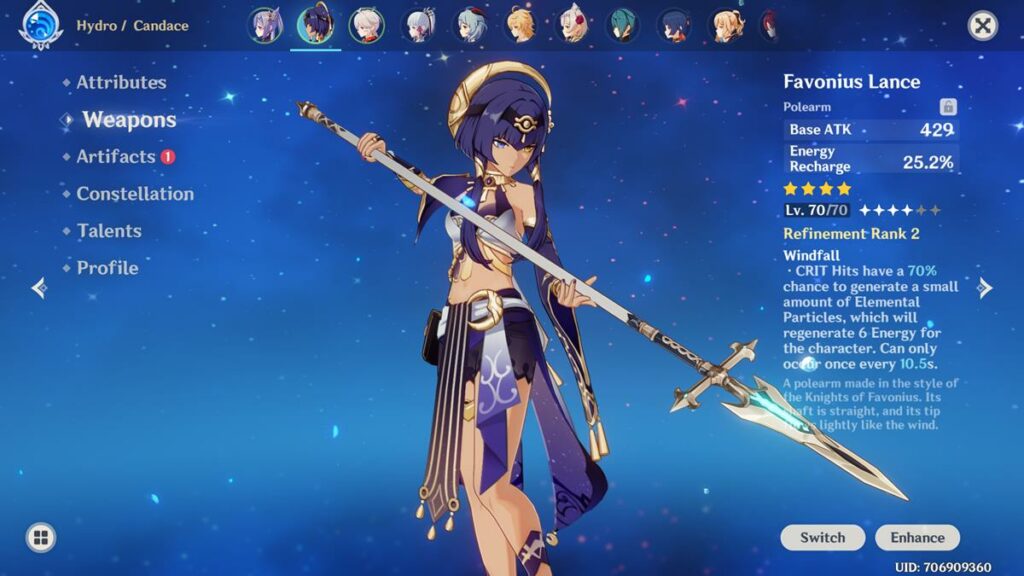The height and width of the screenshot is (576, 1024).
Task: Open the Constellation page
Action: coord(135,194)
